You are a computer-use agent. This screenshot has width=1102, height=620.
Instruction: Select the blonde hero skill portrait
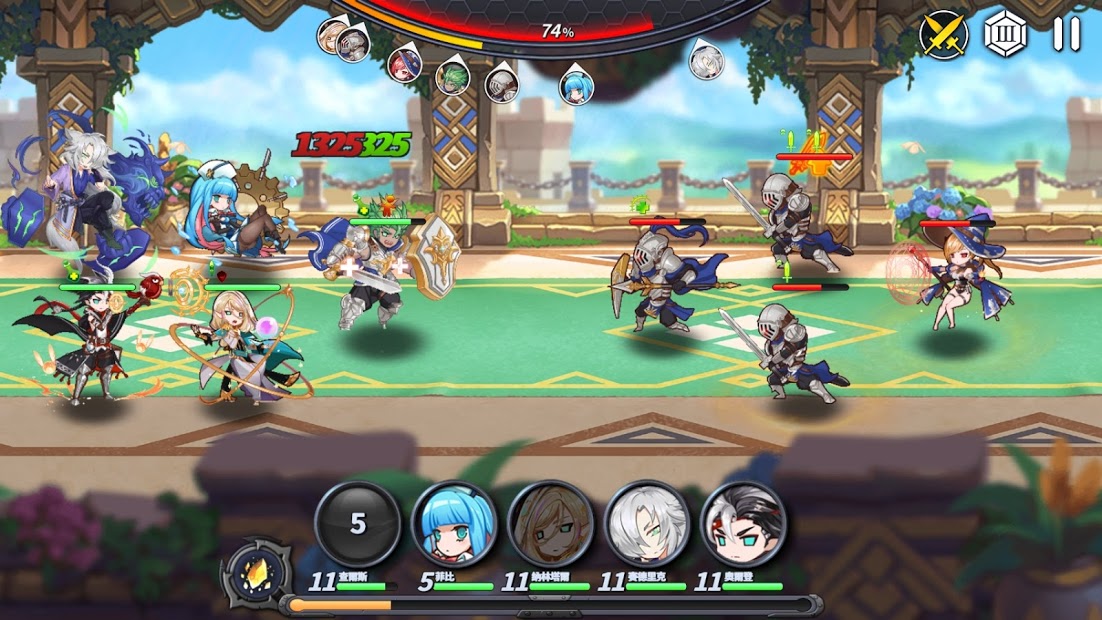click(550, 524)
